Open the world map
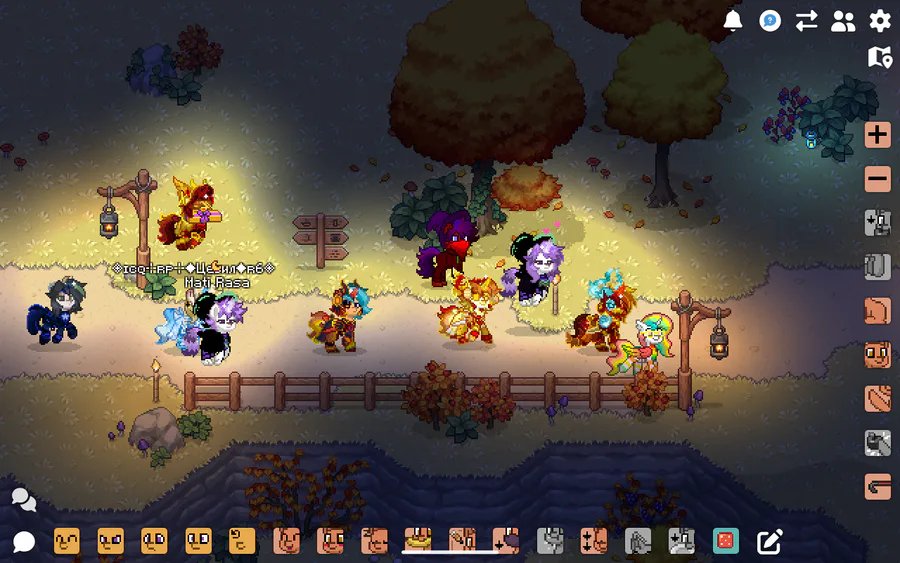The height and width of the screenshot is (563, 900). (880, 58)
